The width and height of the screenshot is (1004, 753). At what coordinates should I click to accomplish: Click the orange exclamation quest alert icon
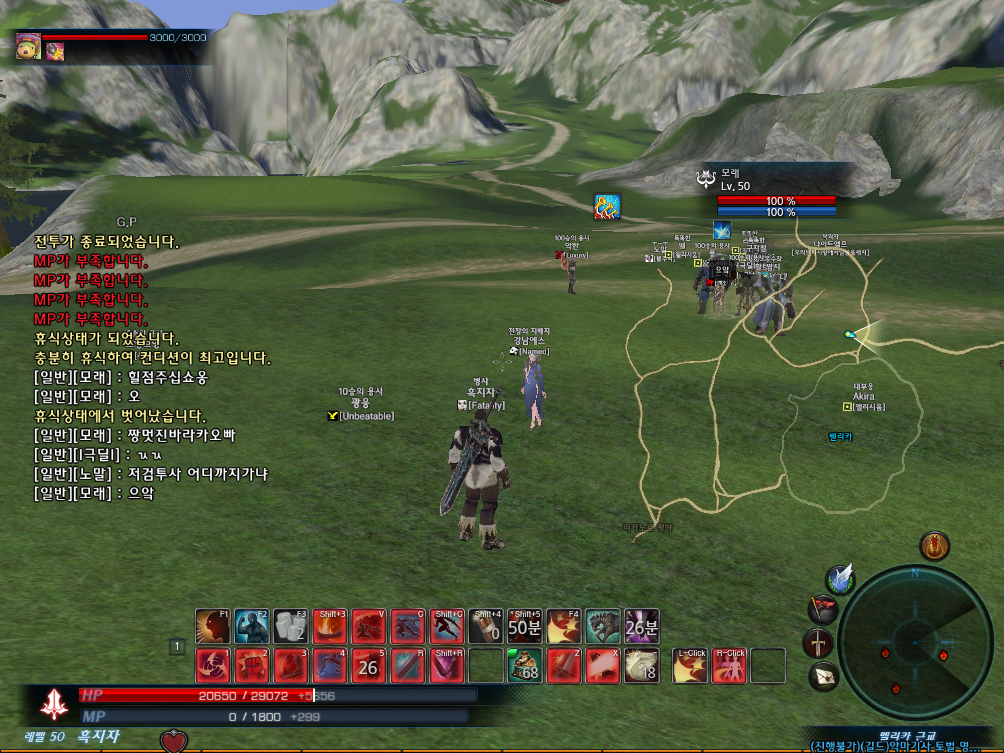pyautogui.click(x=934, y=546)
